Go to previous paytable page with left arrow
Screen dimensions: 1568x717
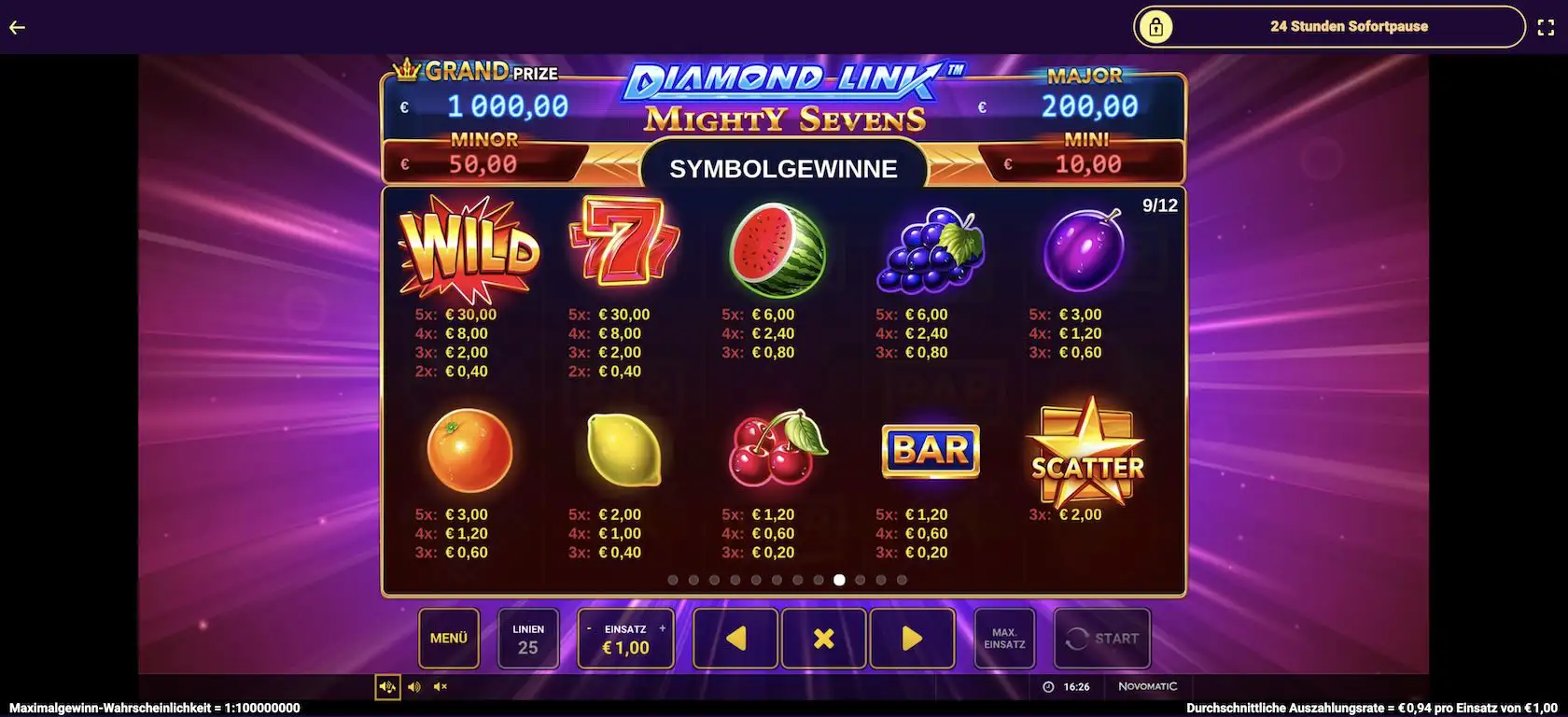click(x=735, y=639)
